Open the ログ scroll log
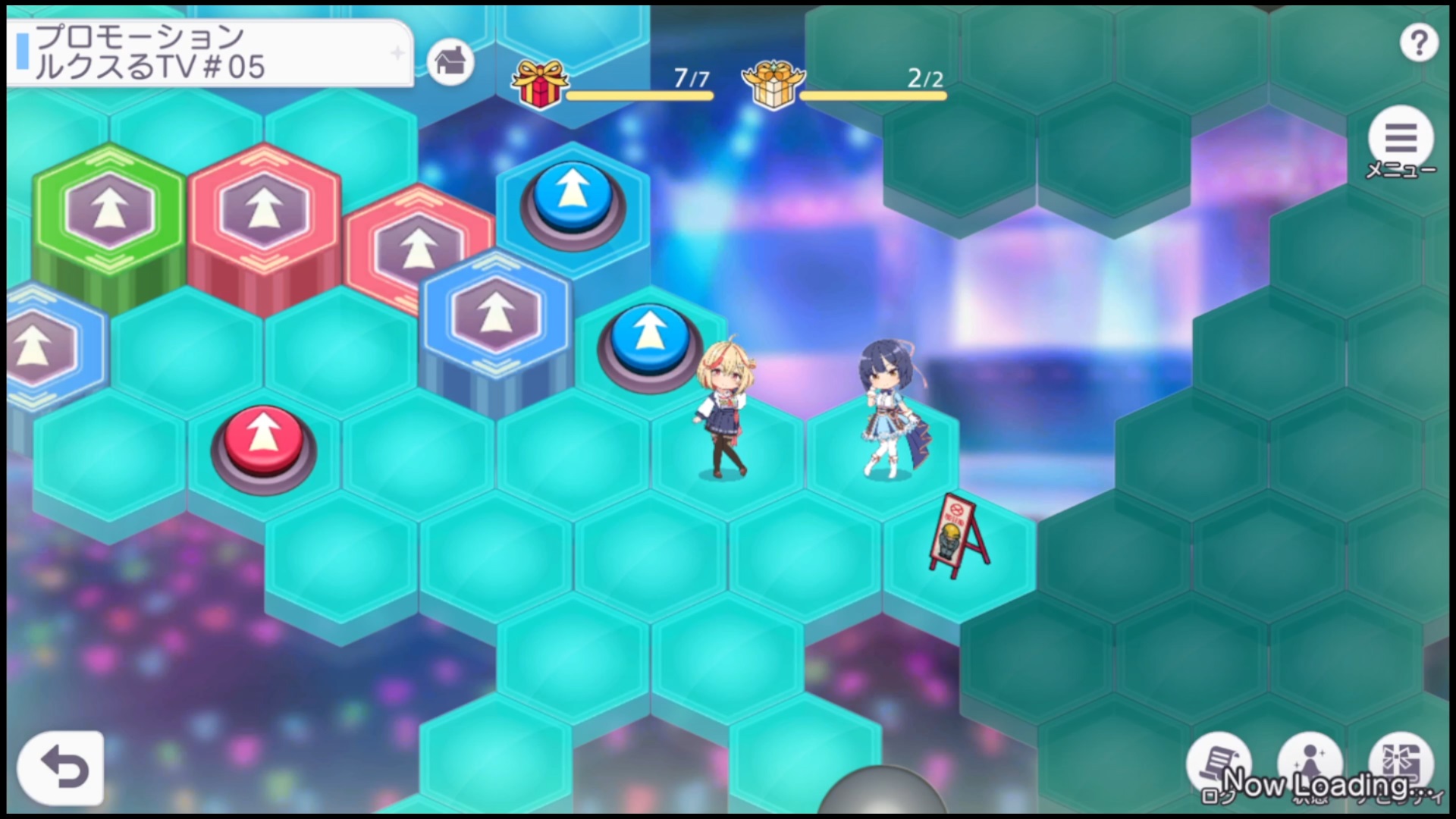Image resolution: width=1456 pixels, height=819 pixels. [1218, 764]
